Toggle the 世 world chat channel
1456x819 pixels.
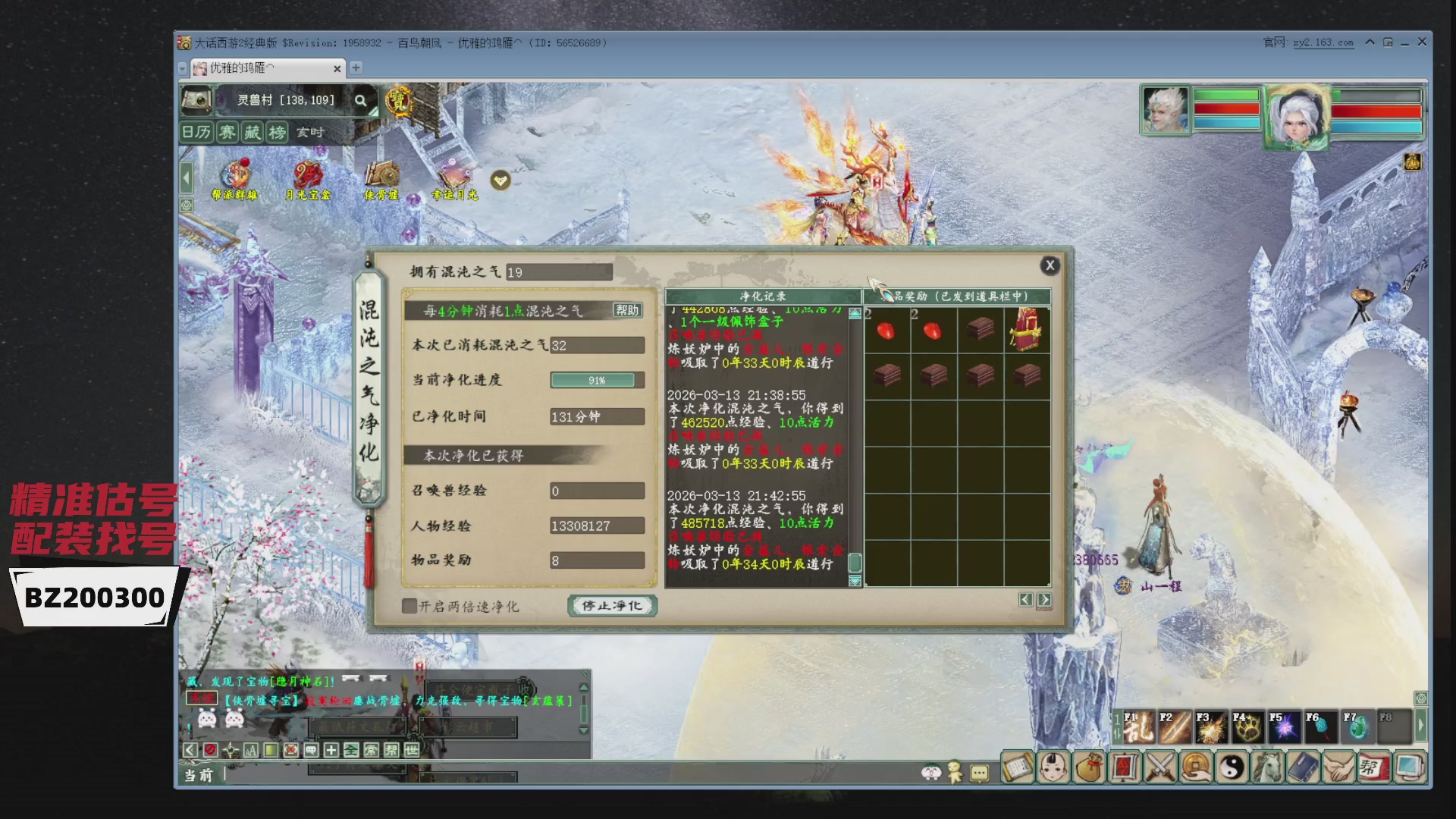point(413,750)
